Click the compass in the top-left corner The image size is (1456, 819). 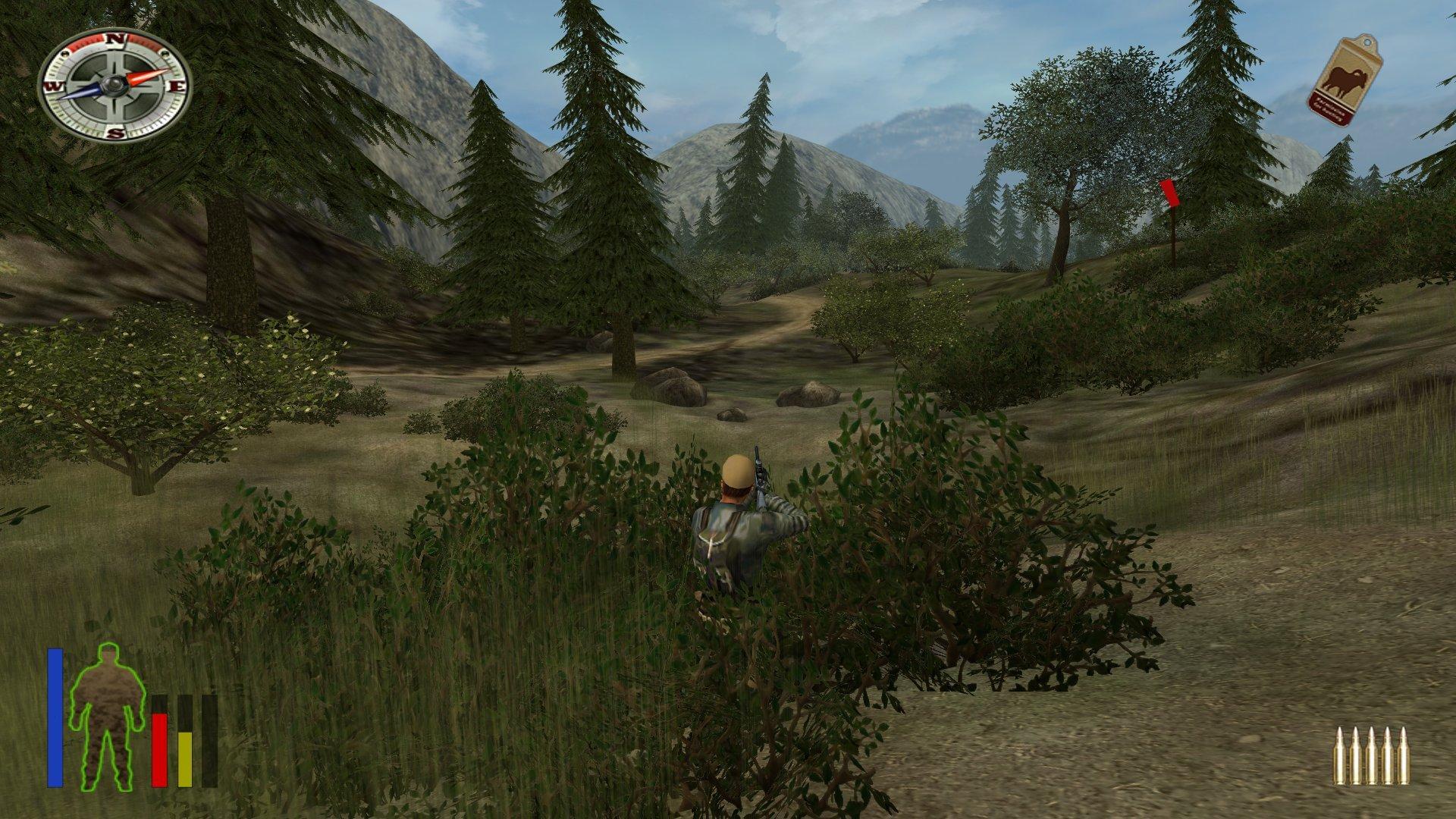tap(114, 85)
